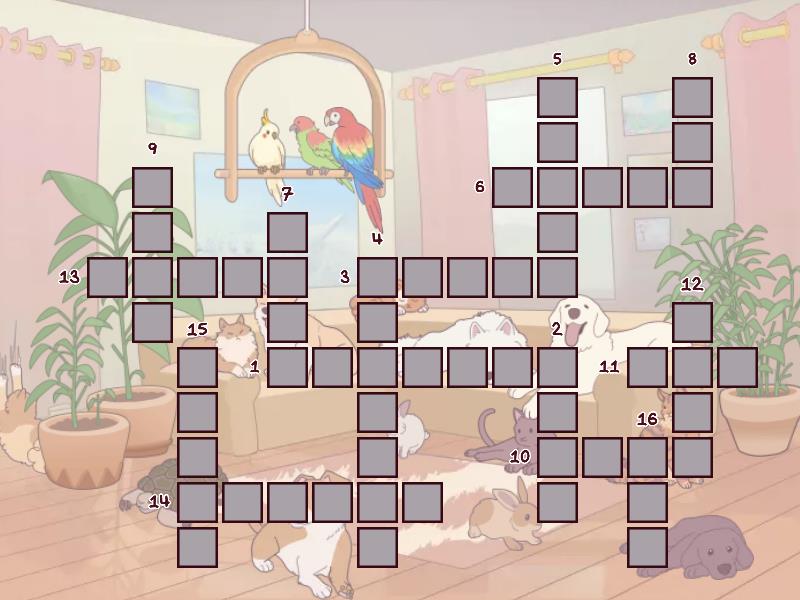Click the first square of clue 10 across
This screenshot has width=800, height=600.
(x=557, y=457)
